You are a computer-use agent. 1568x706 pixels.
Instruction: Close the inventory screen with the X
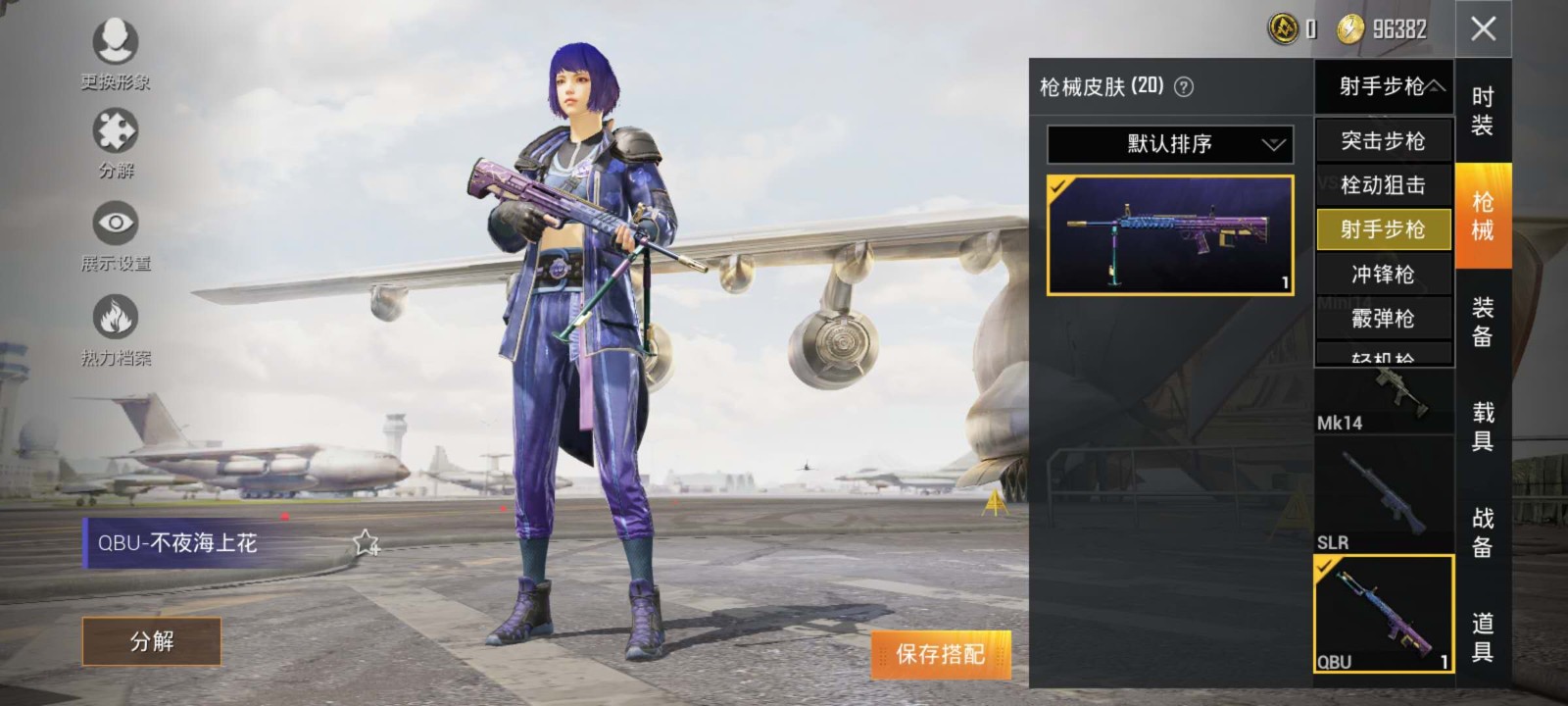[1483, 28]
